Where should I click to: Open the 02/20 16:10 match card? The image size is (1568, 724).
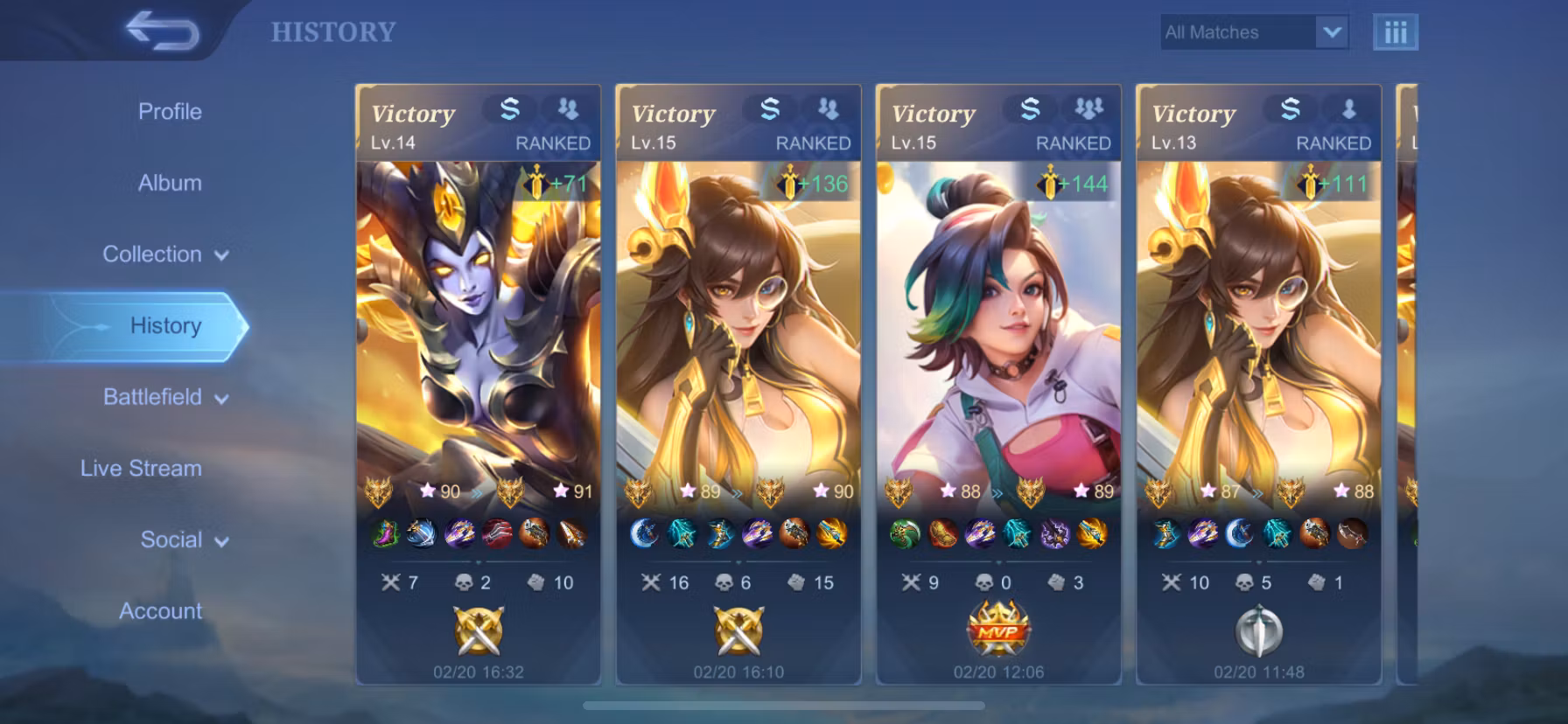738,385
